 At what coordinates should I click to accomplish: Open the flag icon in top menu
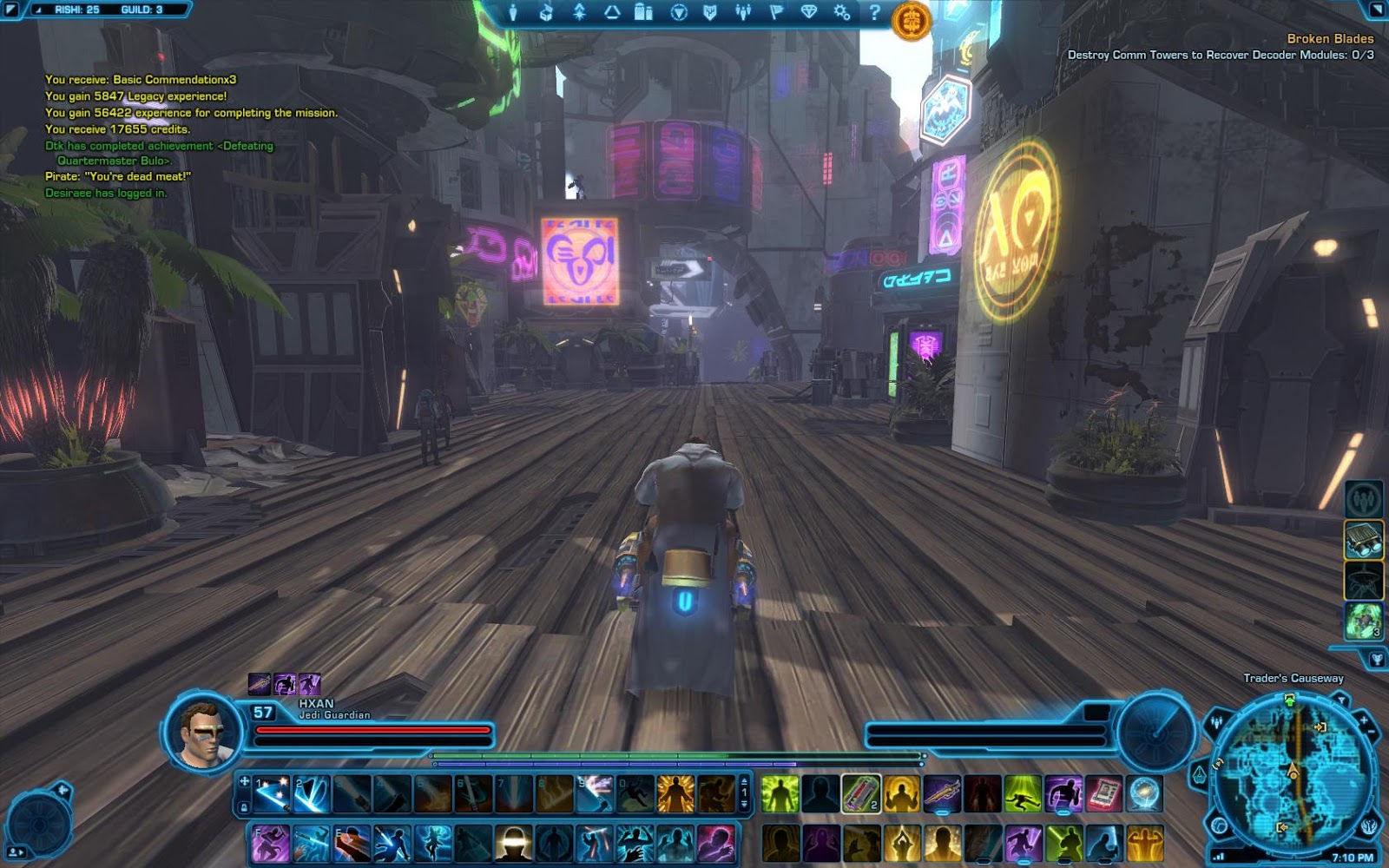tap(776, 12)
